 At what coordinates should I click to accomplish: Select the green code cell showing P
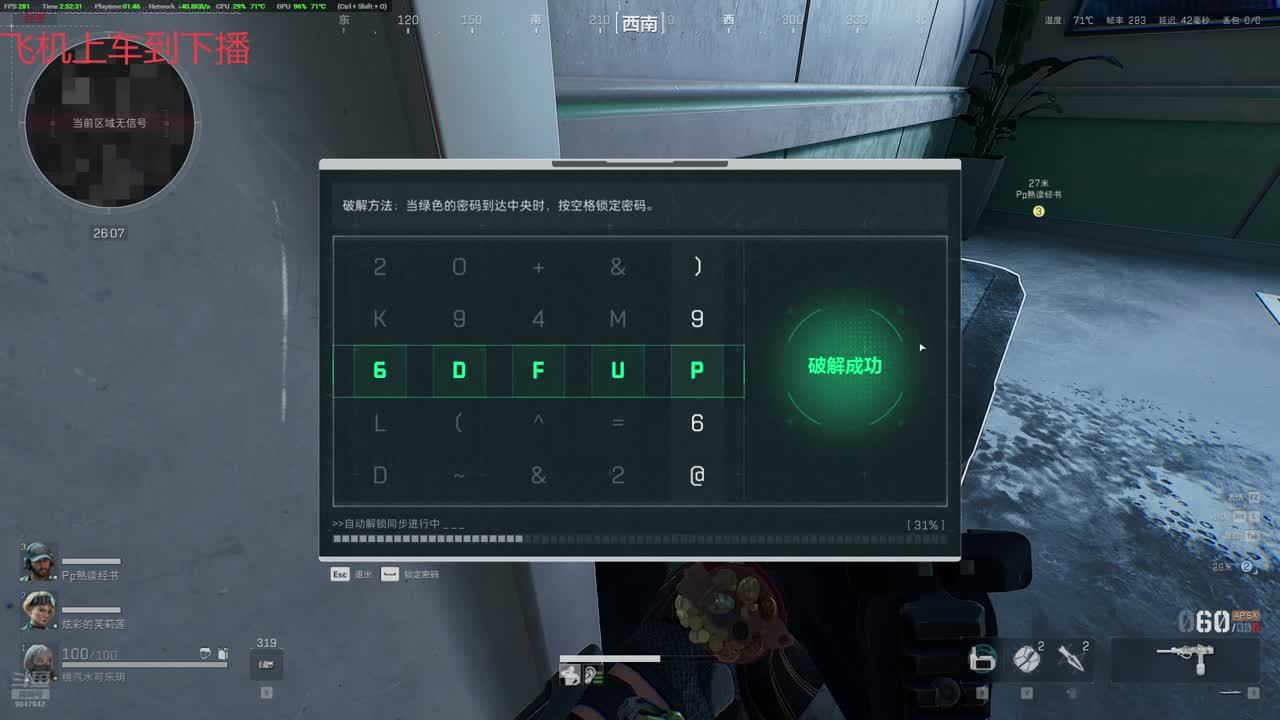coord(697,371)
